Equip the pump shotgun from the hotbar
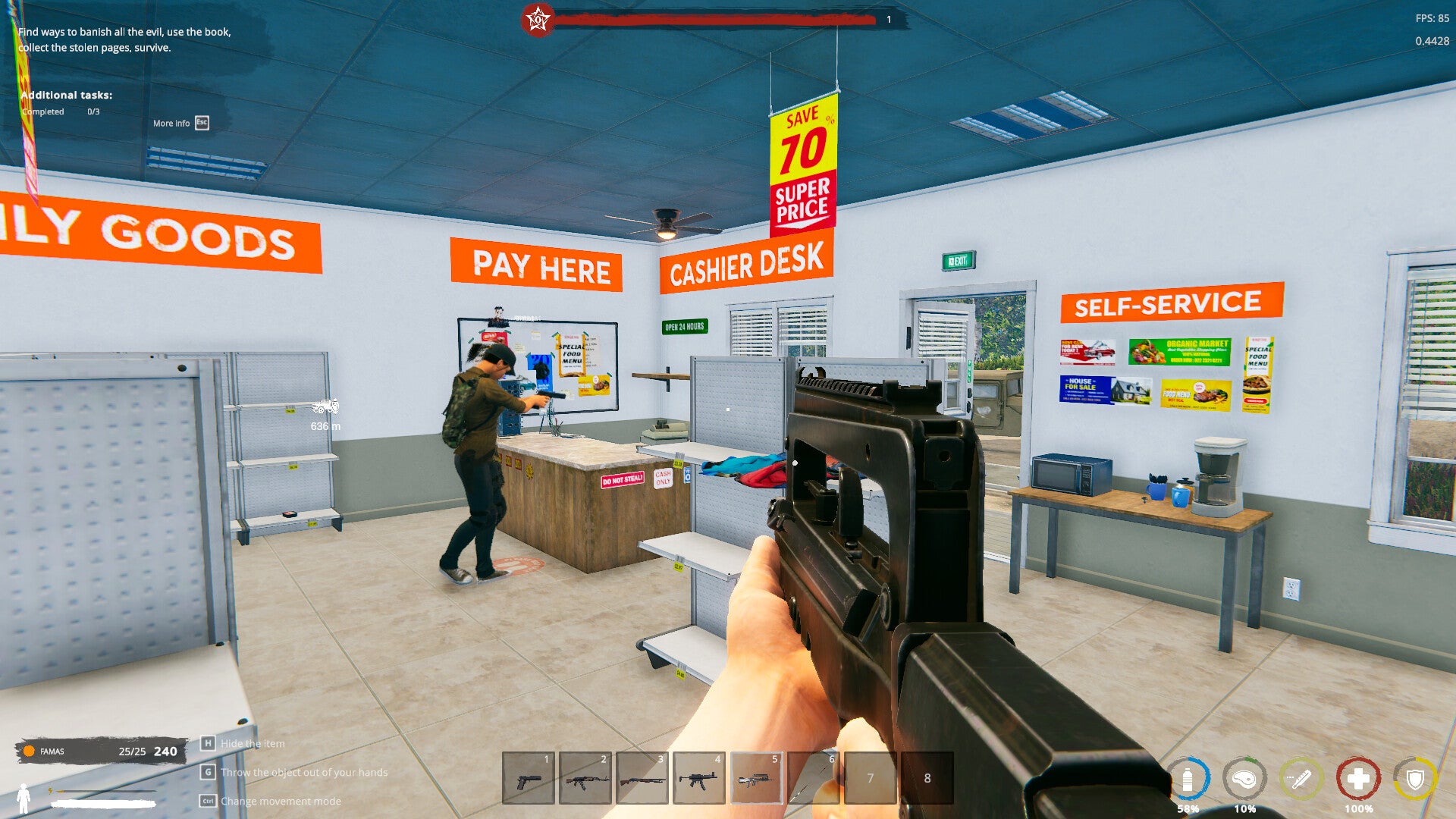This screenshot has width=1456, height=819. pos(642,778)
